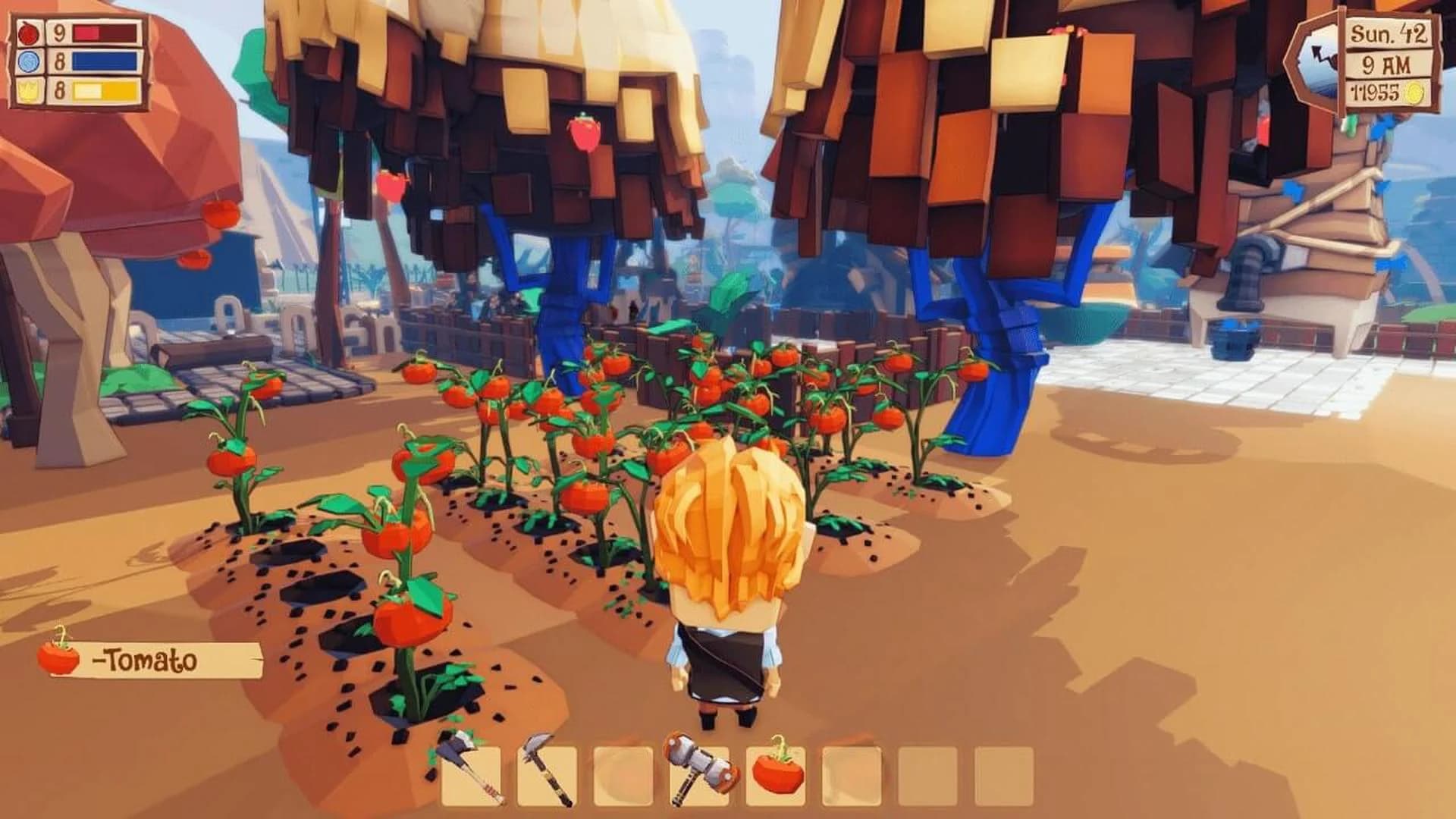Image resolution: width=1456 pixels, height=819 pixels.
Task: Click the tomato icon in the pickup notification
Action: (x=57, y=658)
